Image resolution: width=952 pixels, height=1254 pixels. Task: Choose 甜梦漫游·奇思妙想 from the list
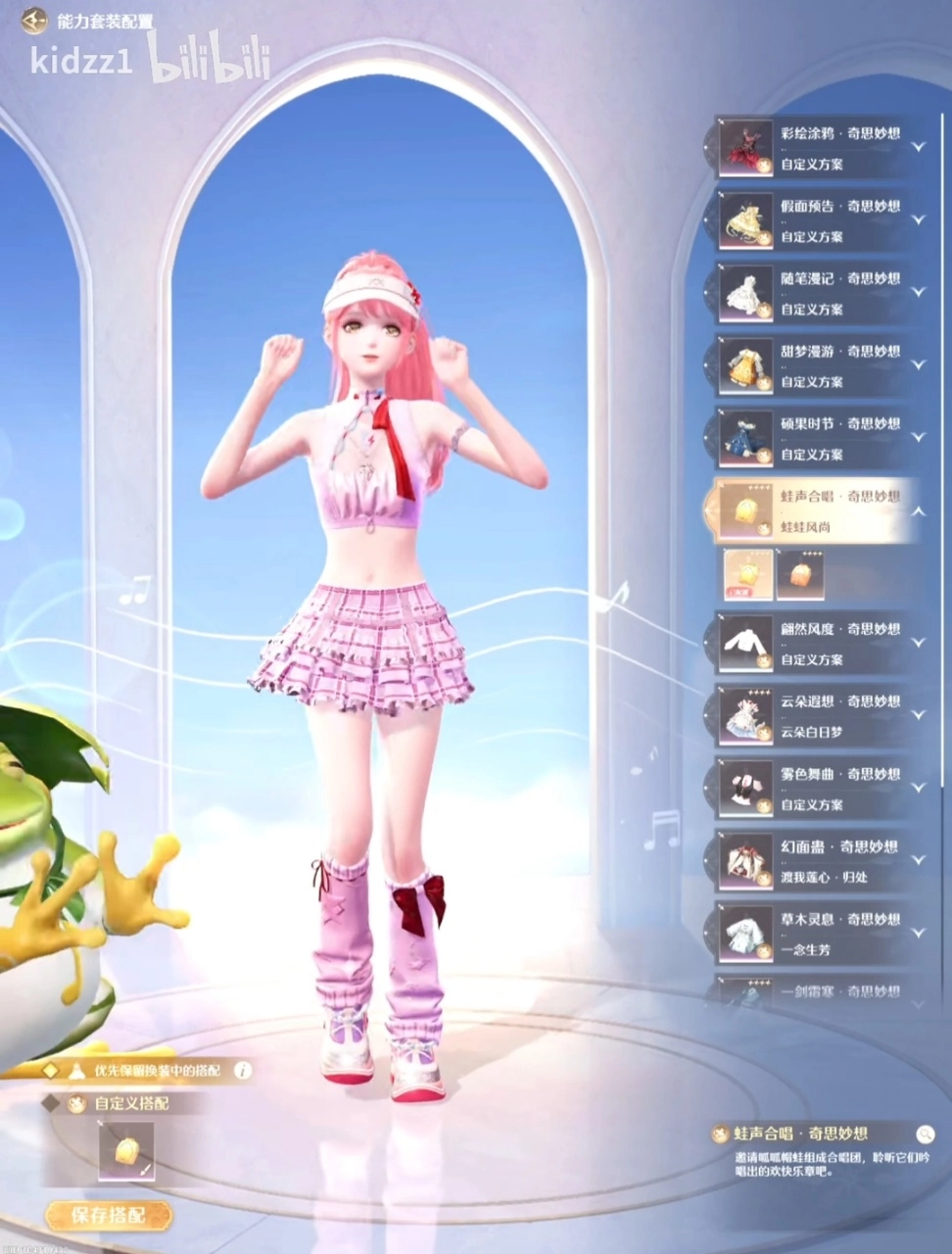pos(813,364)
